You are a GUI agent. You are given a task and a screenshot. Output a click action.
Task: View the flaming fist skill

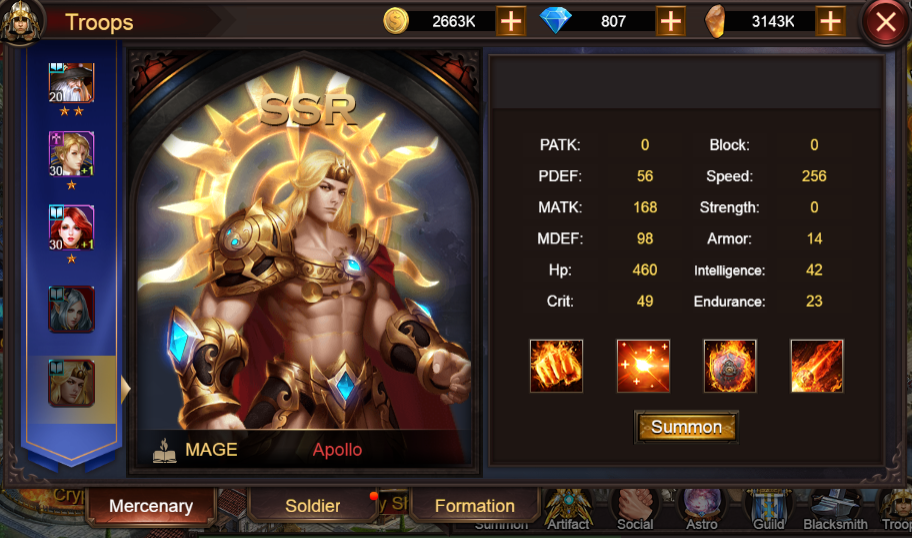[556, 366]
